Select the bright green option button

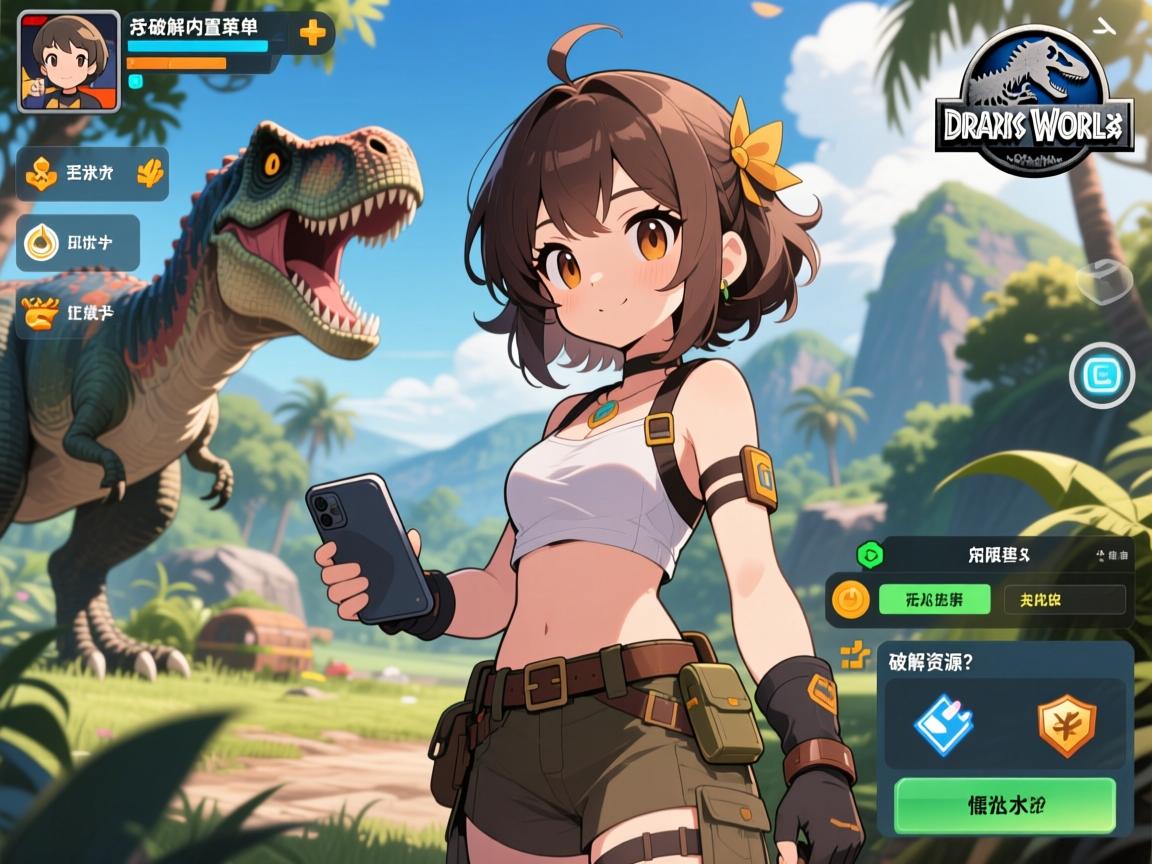(x=934, y=599)
